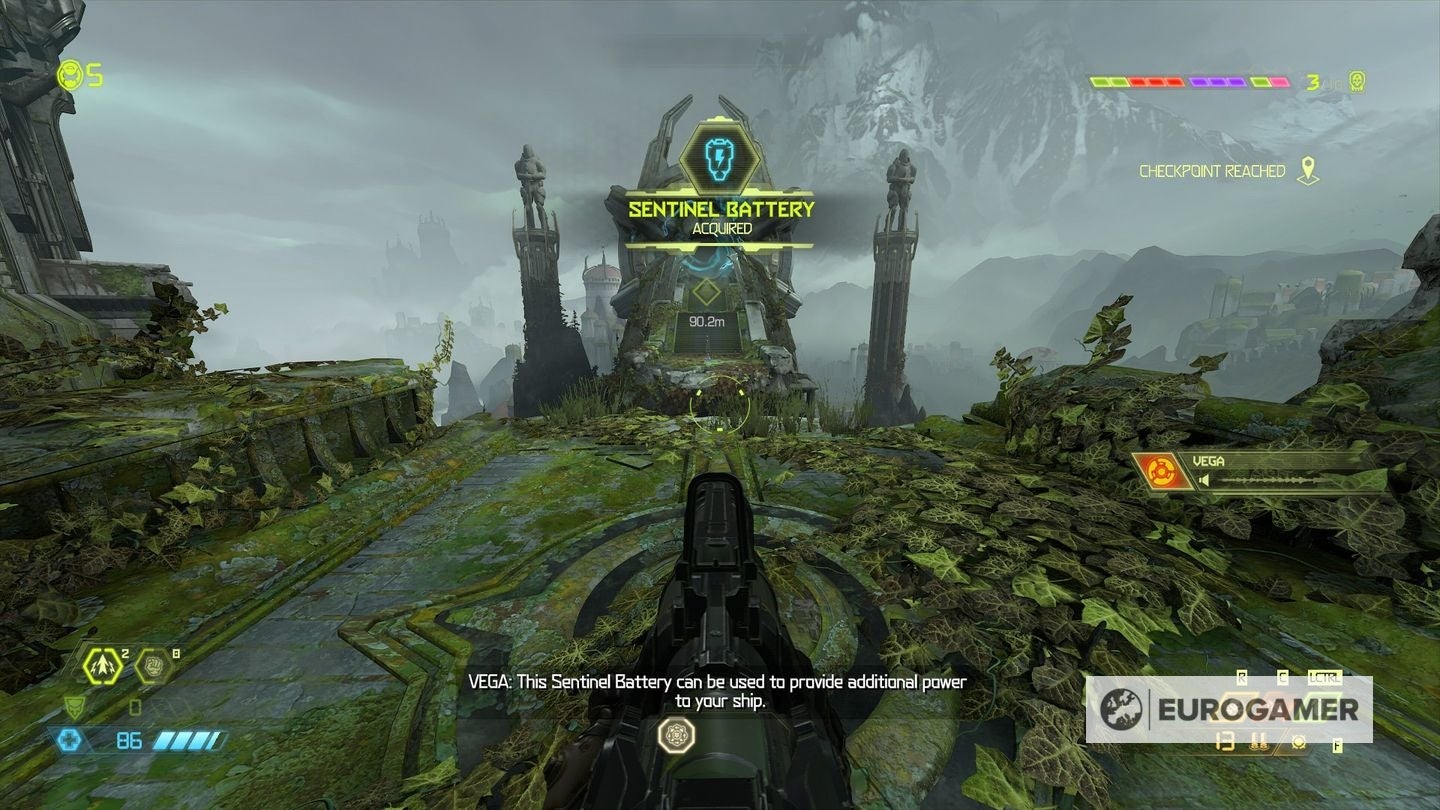Select the frag grenade equipment icon
1440x810 pixels.
pos(101,666)
